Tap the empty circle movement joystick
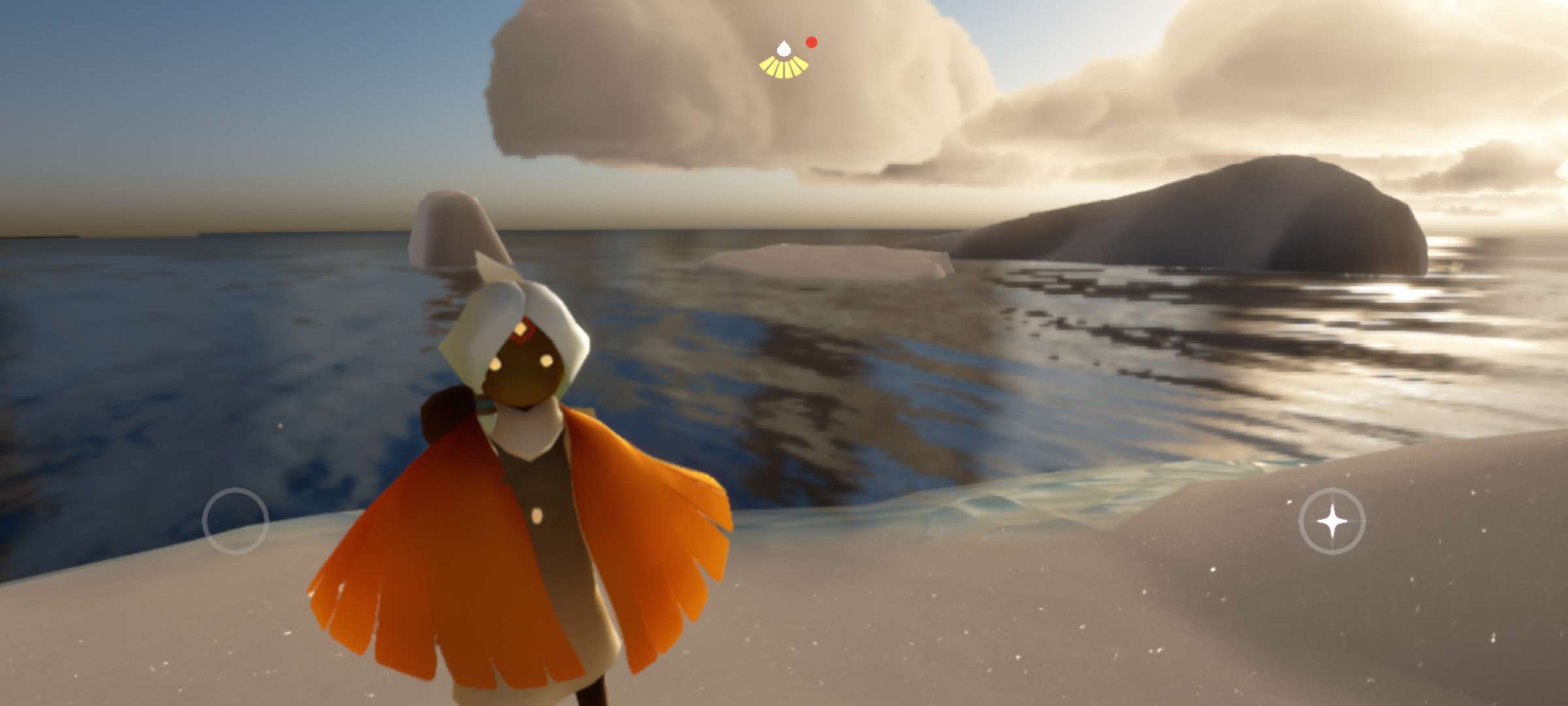Image resolution: width=1568 pixels, height=706 pixels. pyautogui.click(x=235, y=521)
